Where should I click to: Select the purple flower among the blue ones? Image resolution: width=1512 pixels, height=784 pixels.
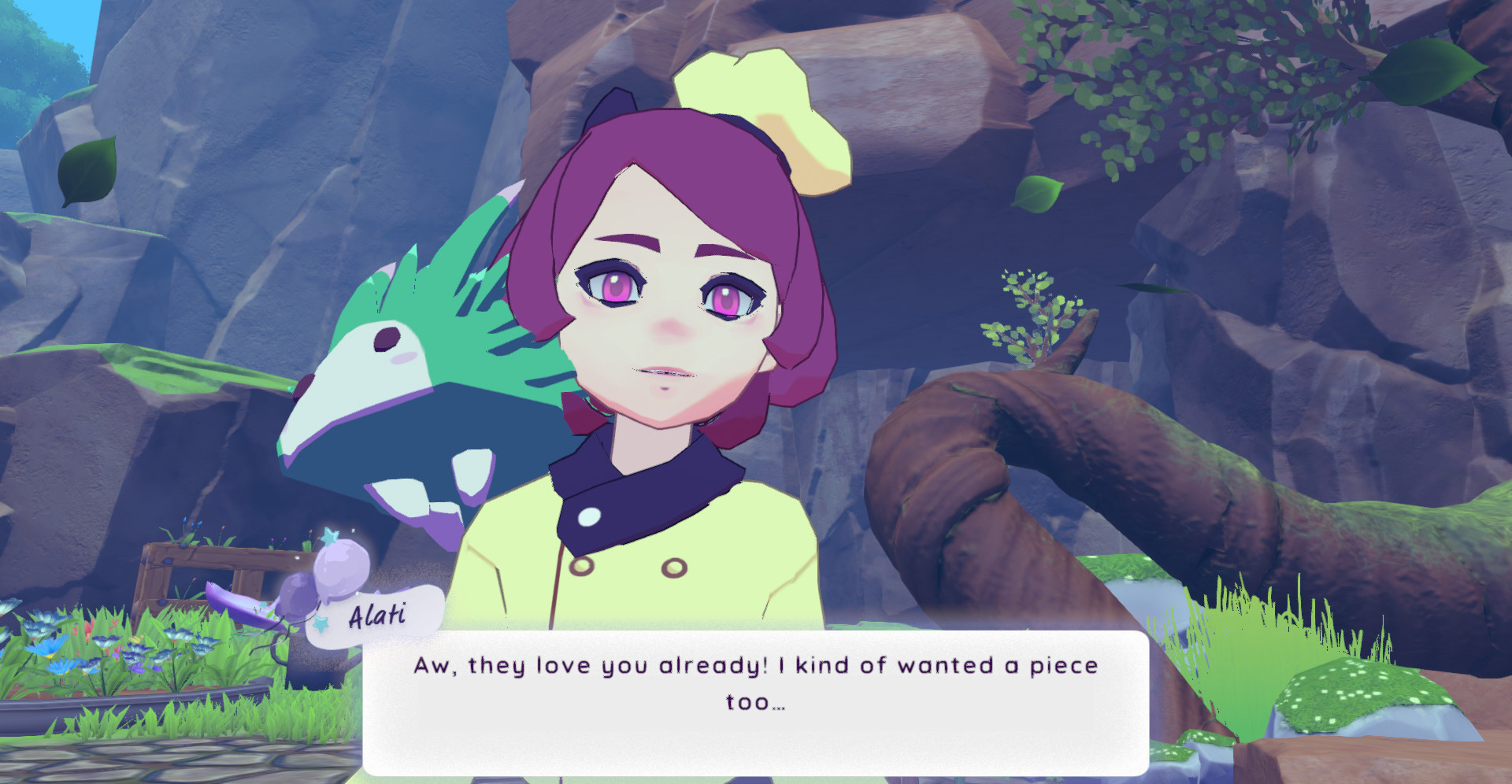click(138, 668)
